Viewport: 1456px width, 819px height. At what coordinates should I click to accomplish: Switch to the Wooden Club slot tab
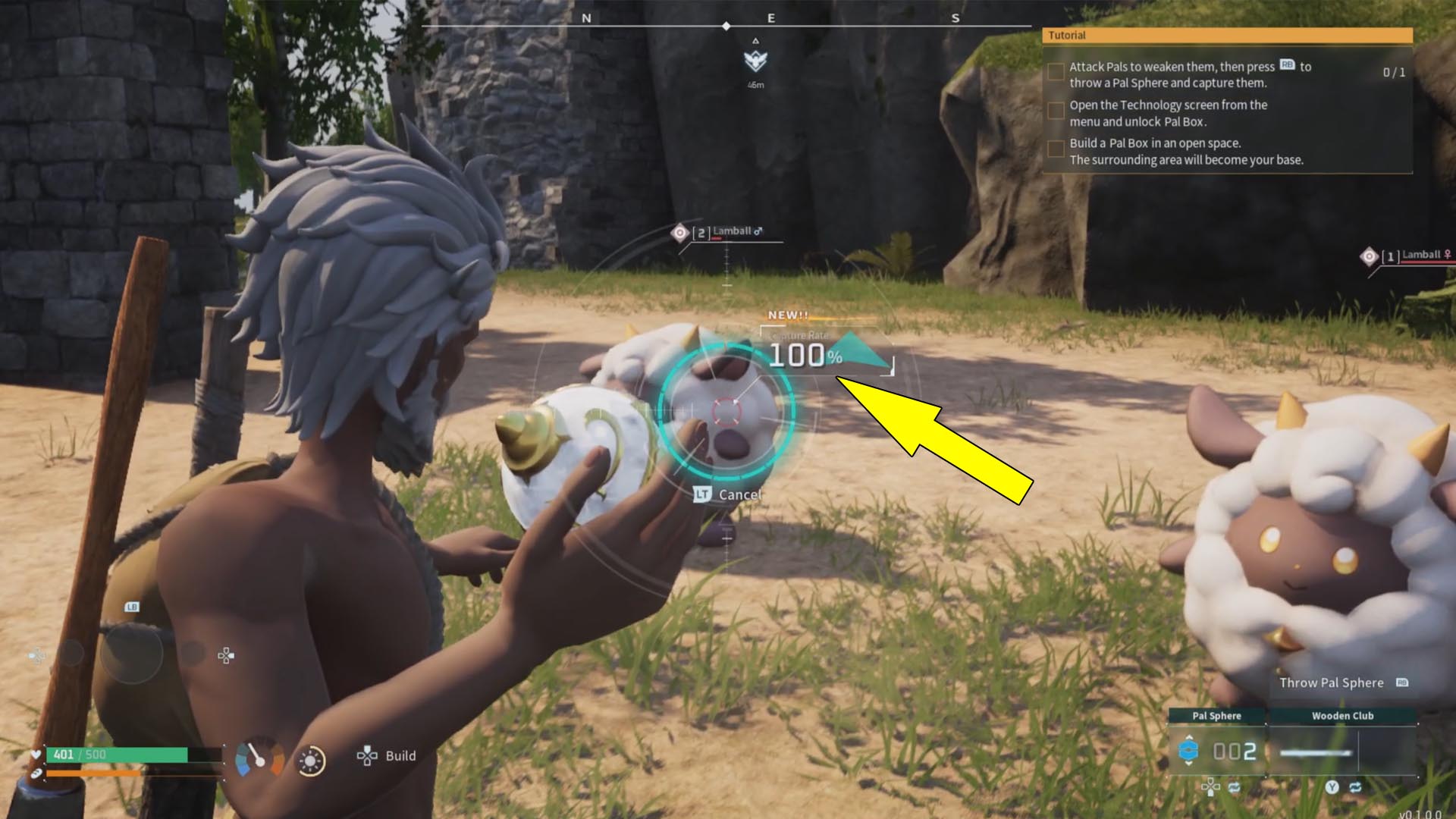[1343, 715]
